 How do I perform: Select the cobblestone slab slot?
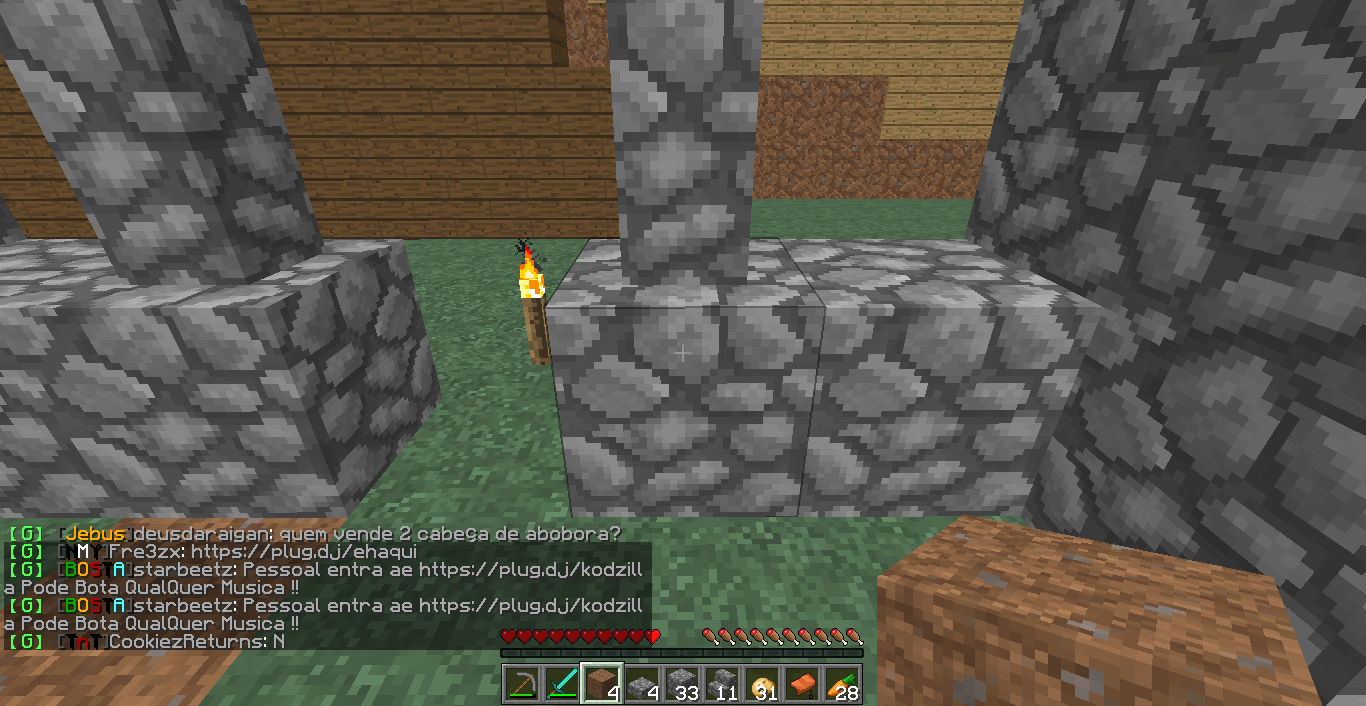(x=642, y=685)
